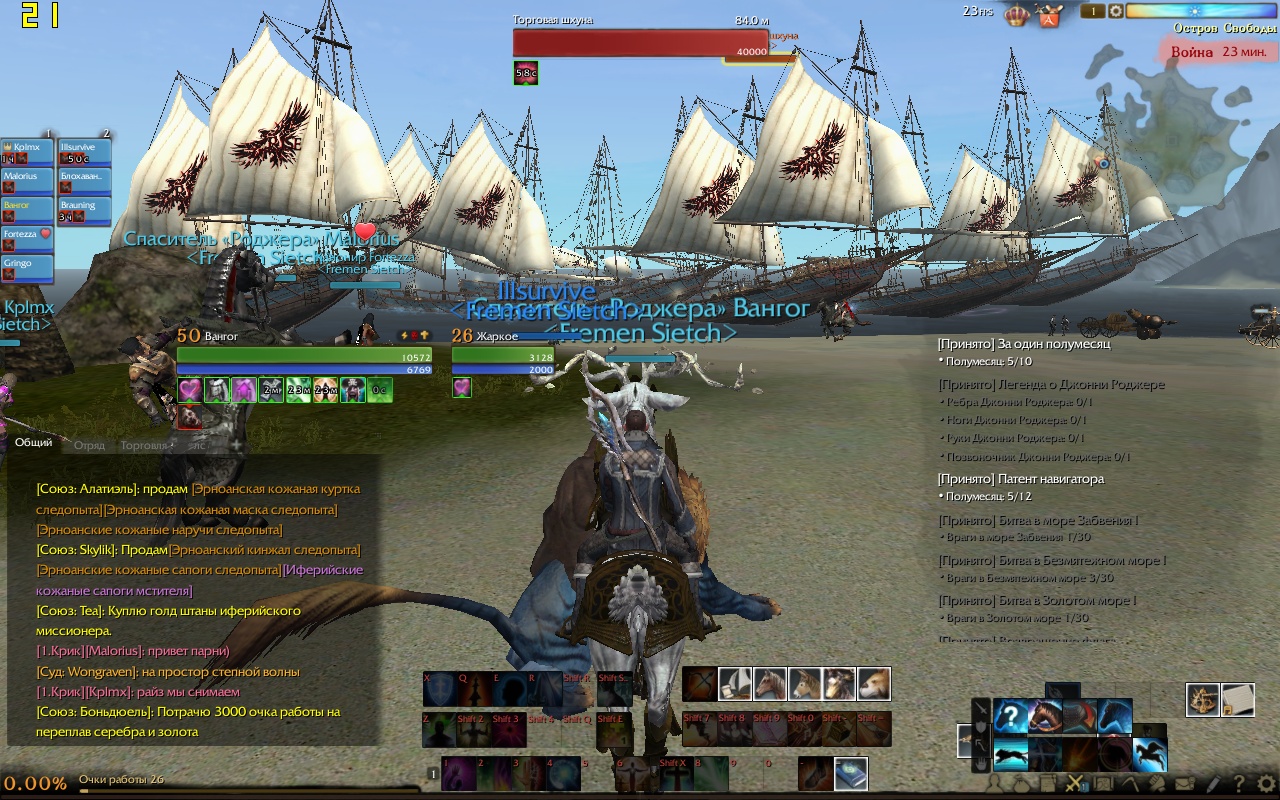1280x800 pixels.
Task: Use the sextant item slot
Action: [1203, 700]
